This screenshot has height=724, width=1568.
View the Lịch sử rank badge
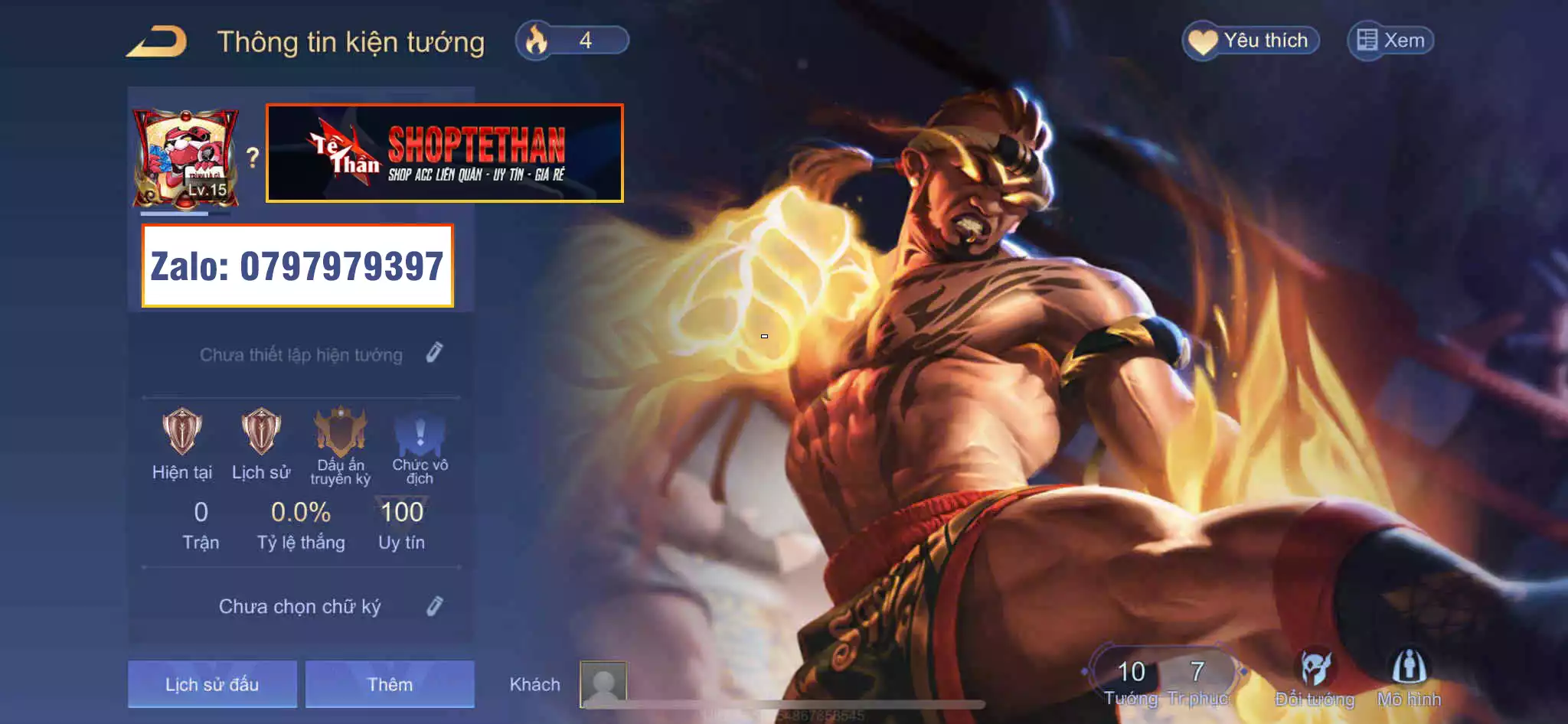click(x=261, y=432)
